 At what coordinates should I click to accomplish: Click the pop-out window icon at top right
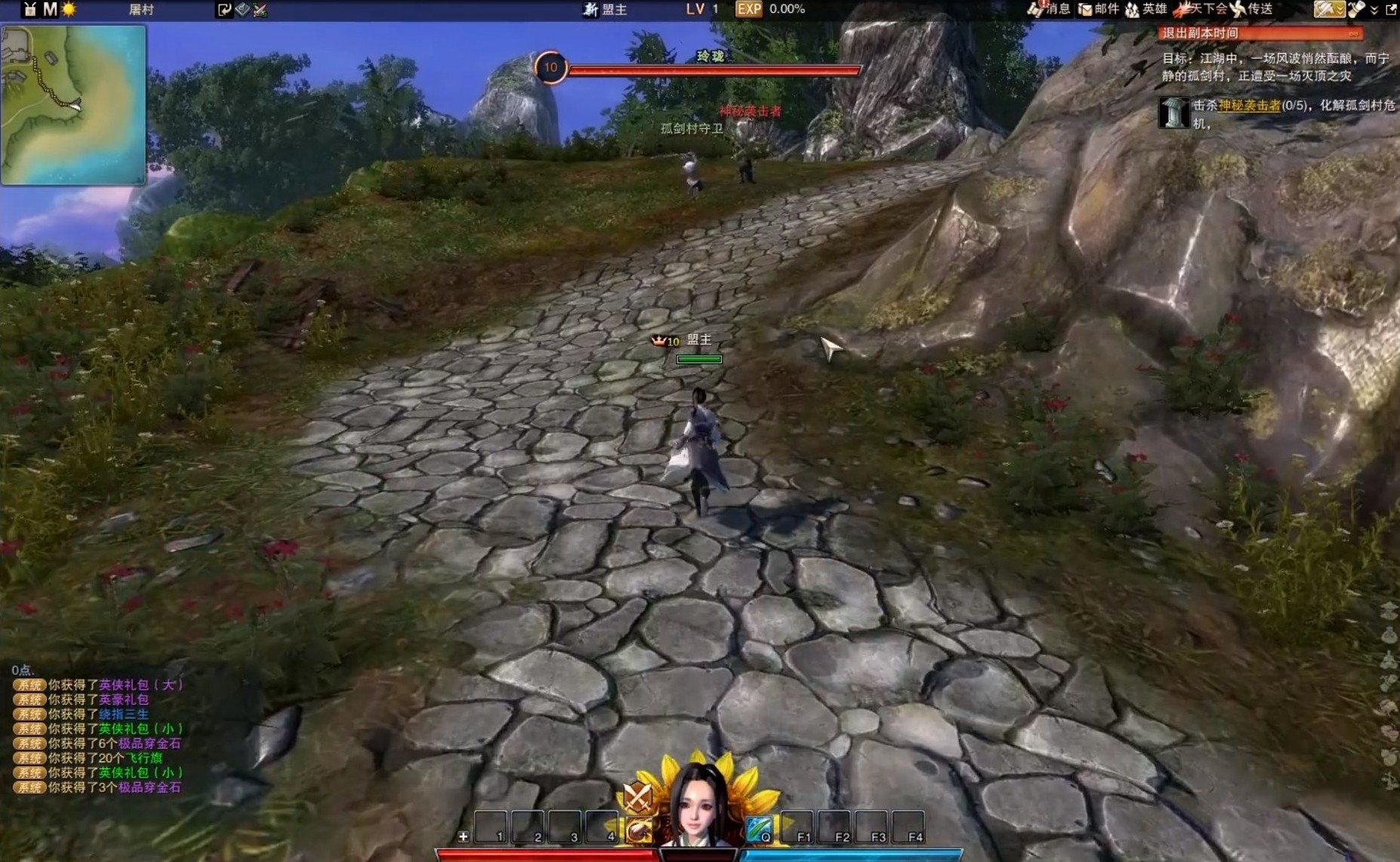1391,10
